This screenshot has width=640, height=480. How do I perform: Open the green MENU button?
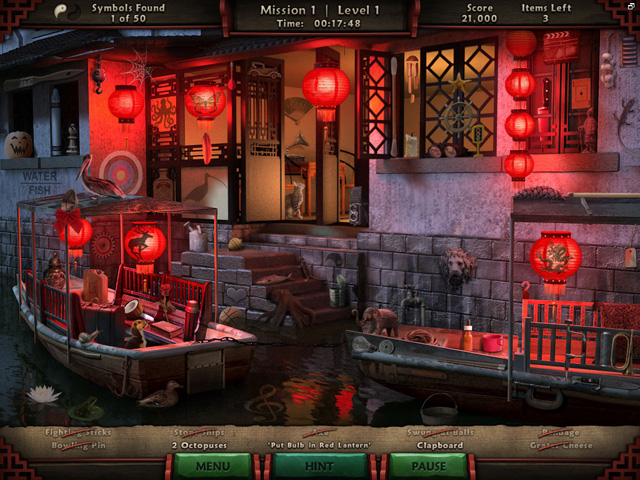[x=213, y=465]
